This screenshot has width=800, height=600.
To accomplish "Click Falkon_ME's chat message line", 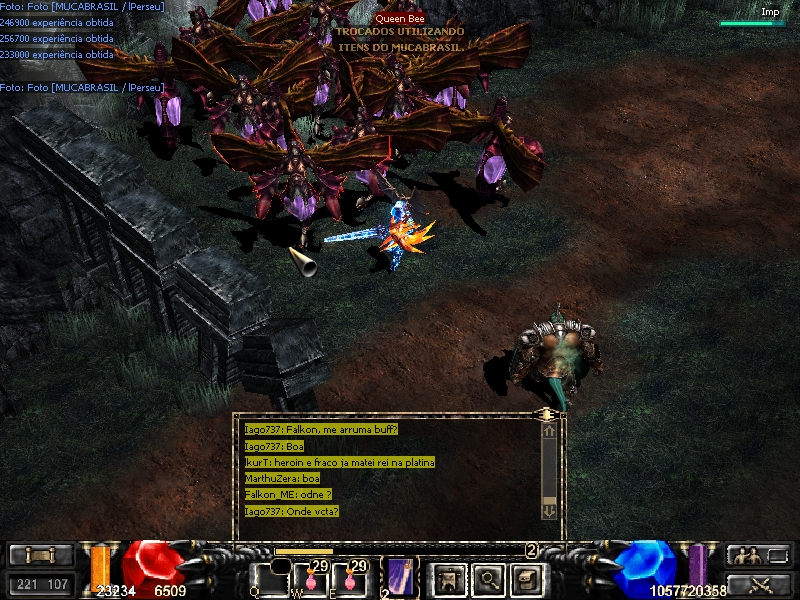I will (x=288, y=495).
